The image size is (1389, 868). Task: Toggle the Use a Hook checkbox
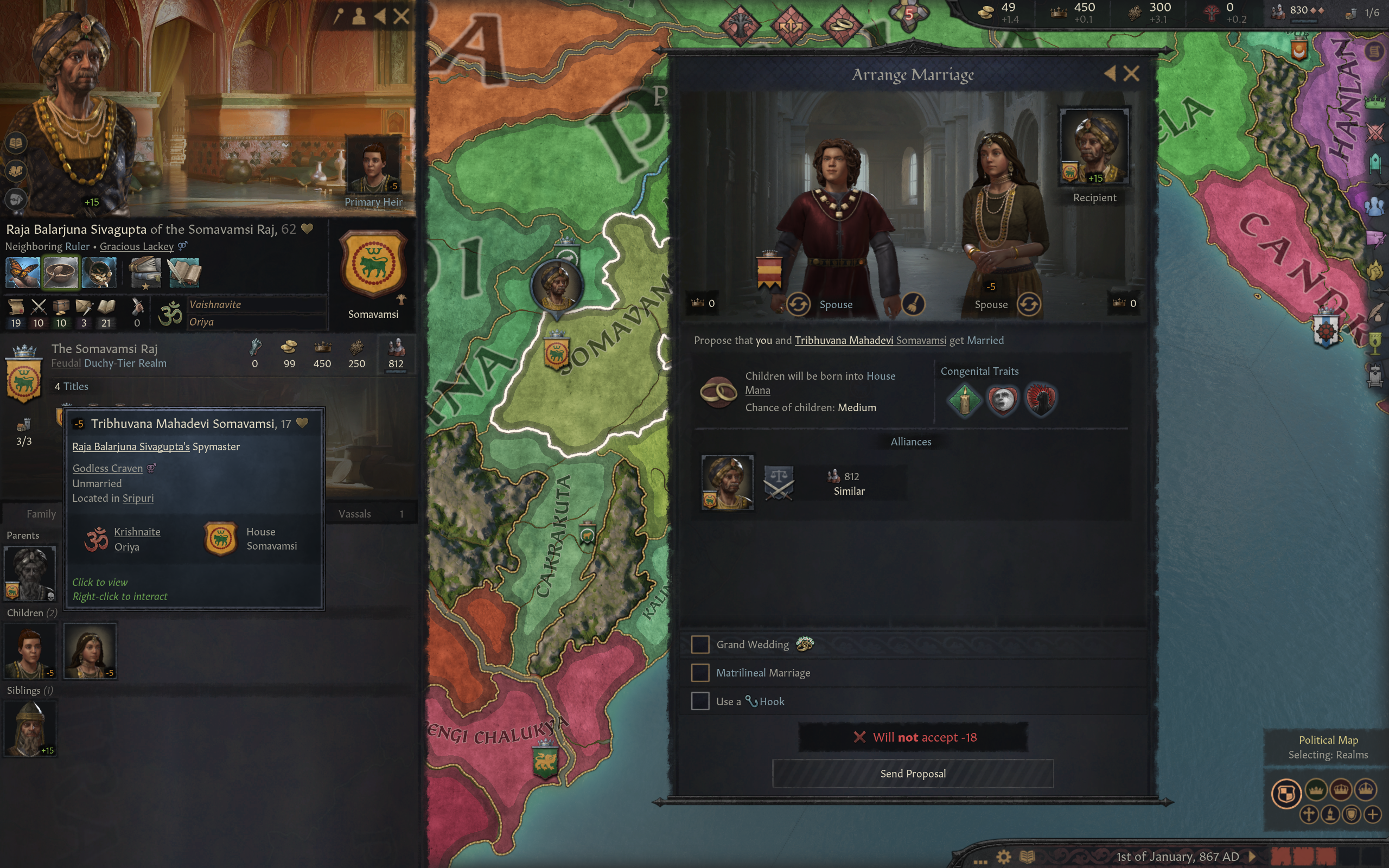(700, 701)
